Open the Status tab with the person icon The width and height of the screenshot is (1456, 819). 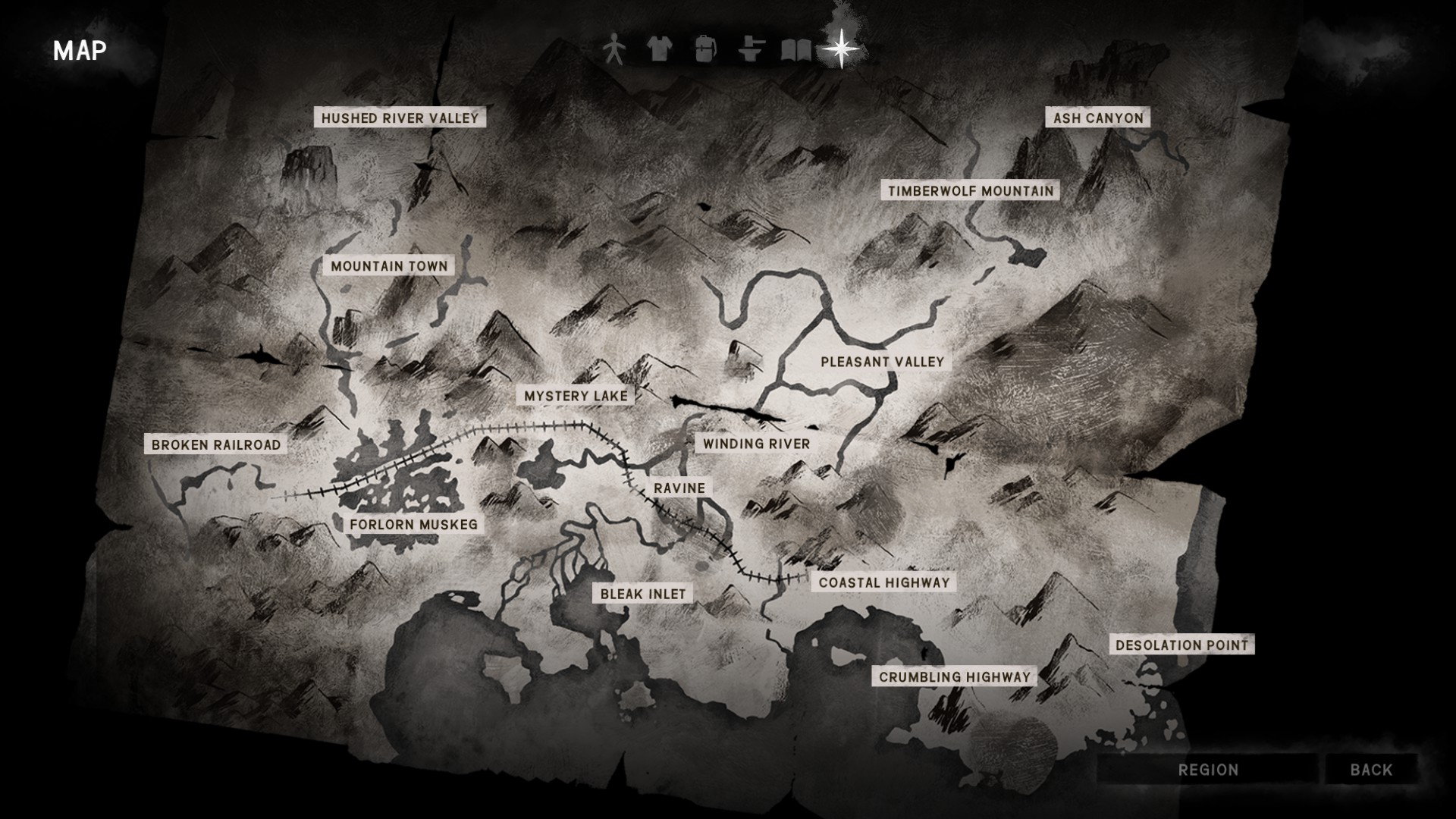614,49
